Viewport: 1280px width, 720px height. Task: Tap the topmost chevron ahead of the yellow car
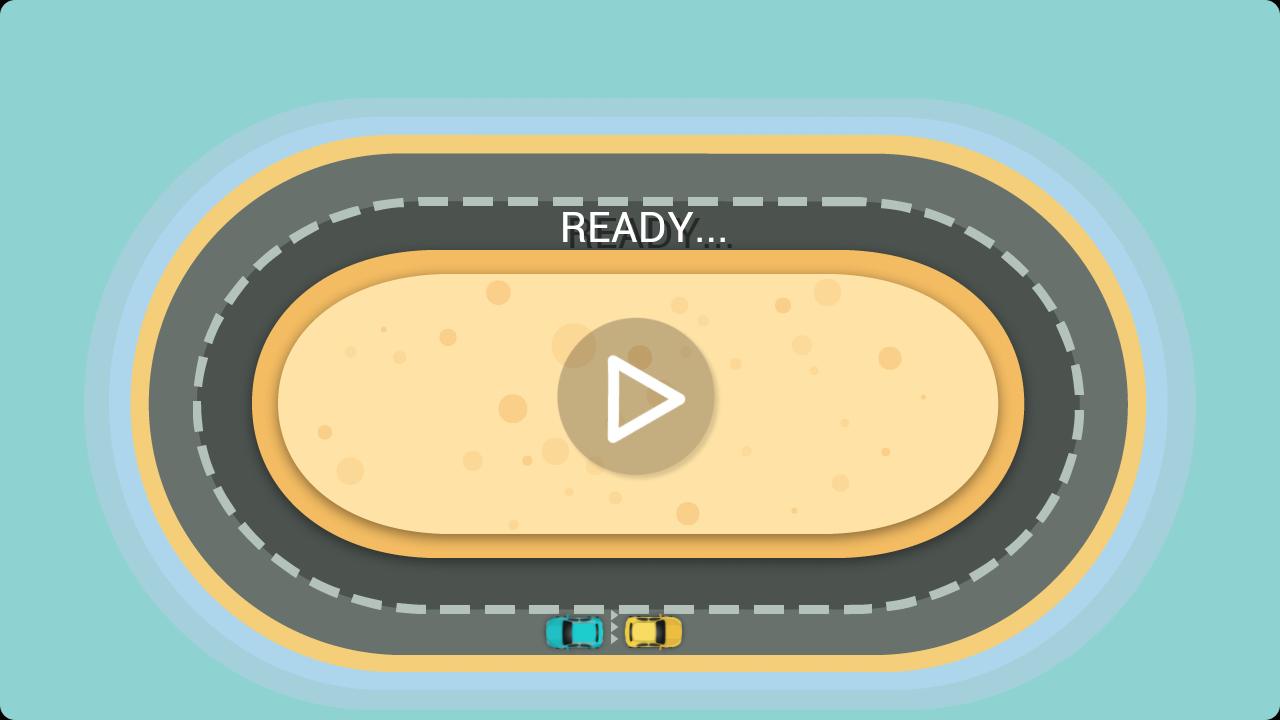pos(613,614)
